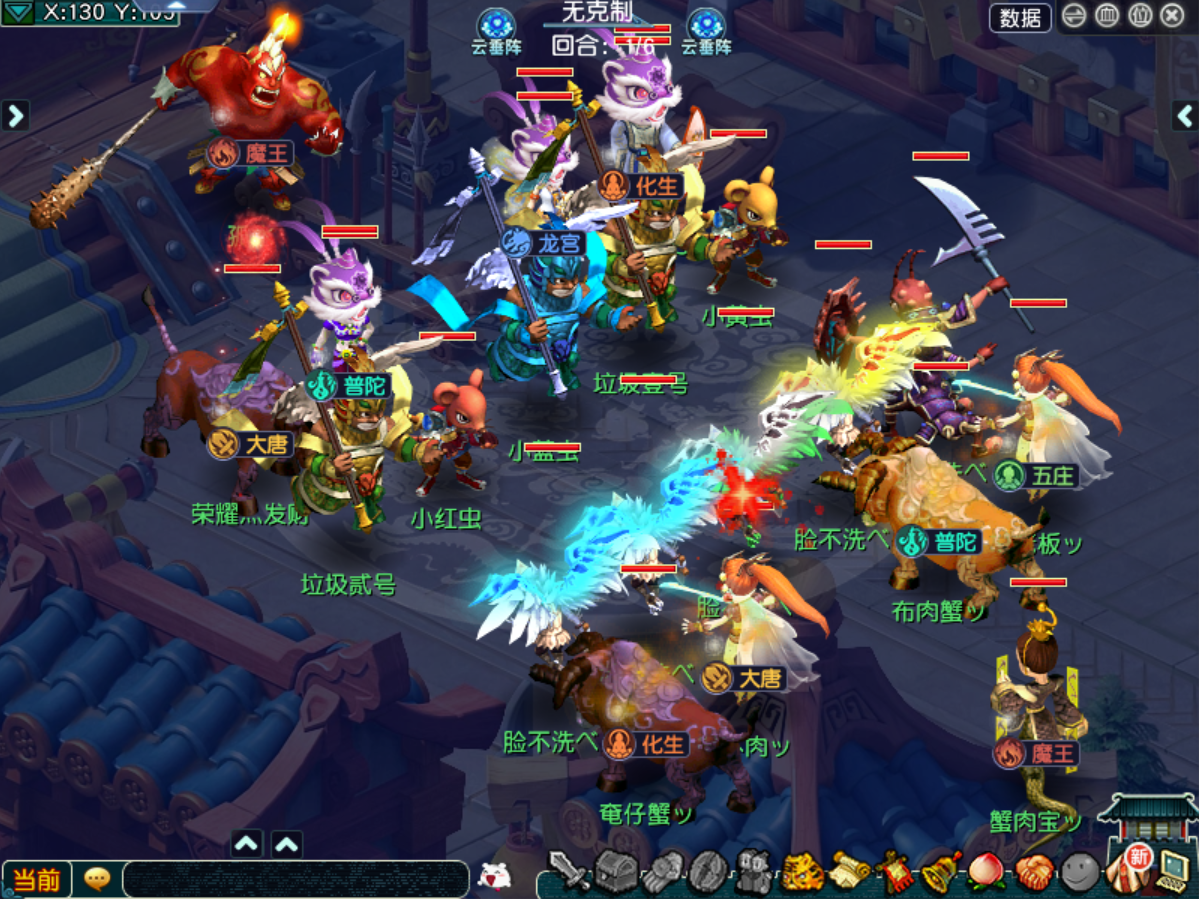The height and width of the screenshot is (899, 1199).
Task: Select the 当前 chat channel button
Action: pos(36,880)
